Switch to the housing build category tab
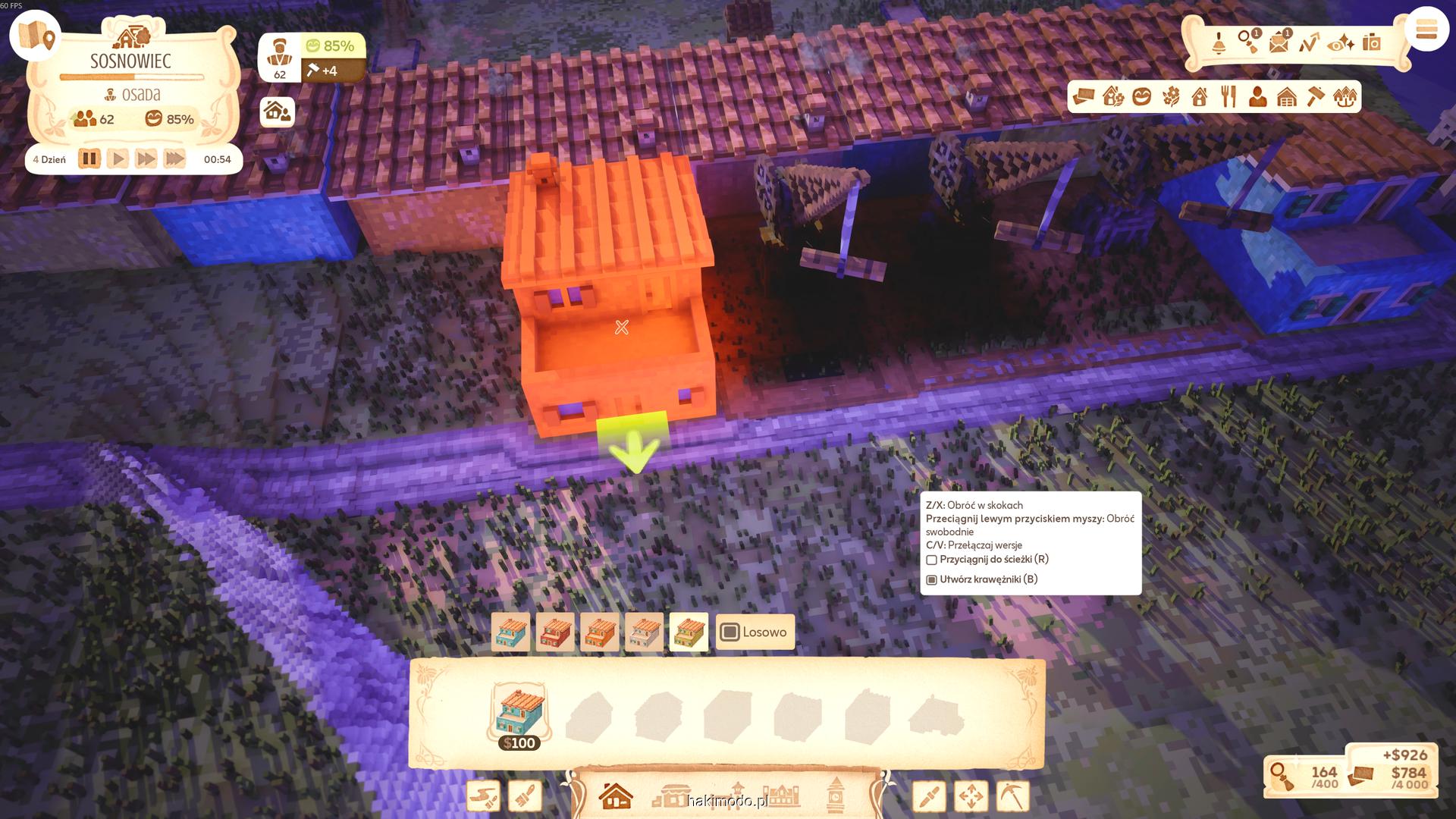This screenshot has width=1456, height=819. pyautogui.click(x=616, y=796)
